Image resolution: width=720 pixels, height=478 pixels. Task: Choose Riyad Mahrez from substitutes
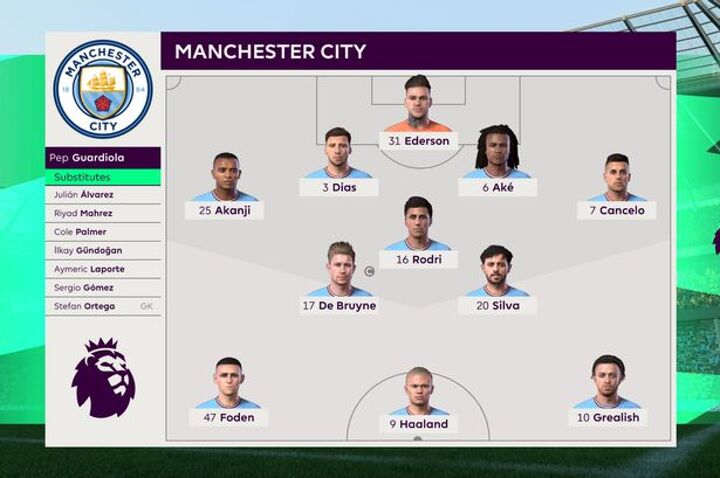point(103,213)
